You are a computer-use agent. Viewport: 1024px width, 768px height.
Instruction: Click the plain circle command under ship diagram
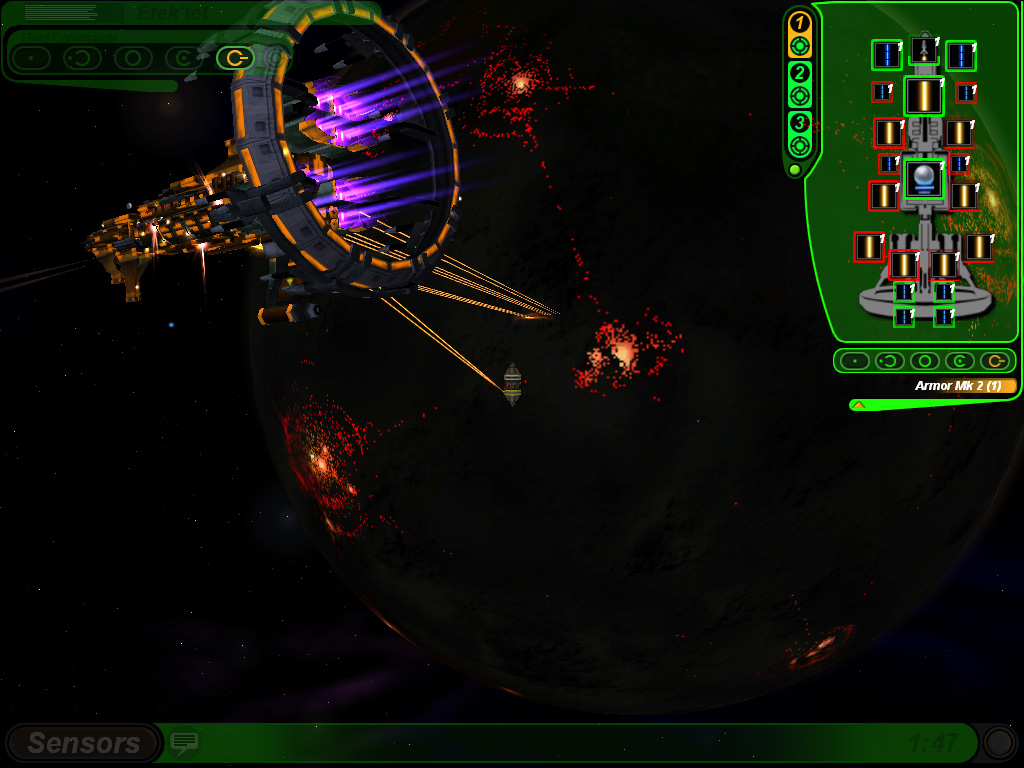pyautogui.click(x=924, y=361)
